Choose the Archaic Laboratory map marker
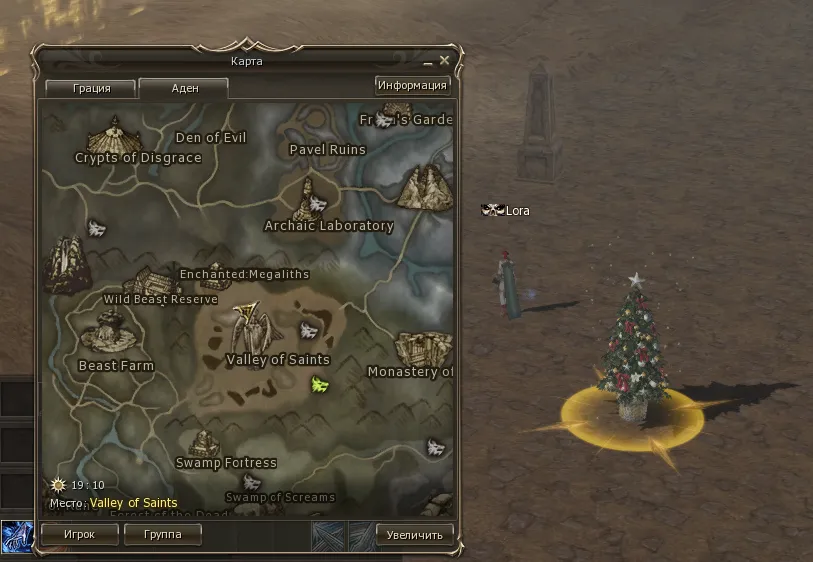The height and width of the screenshot is (562, 813). (x=310, y=198)
